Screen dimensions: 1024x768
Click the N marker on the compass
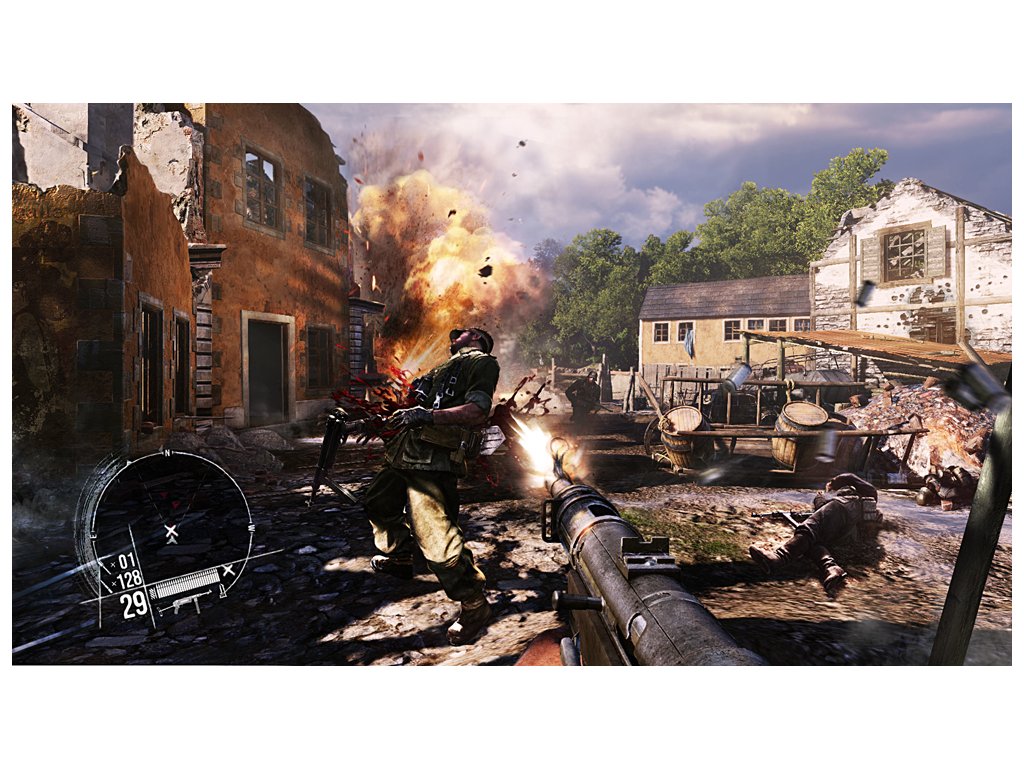[x=168, y=453]
